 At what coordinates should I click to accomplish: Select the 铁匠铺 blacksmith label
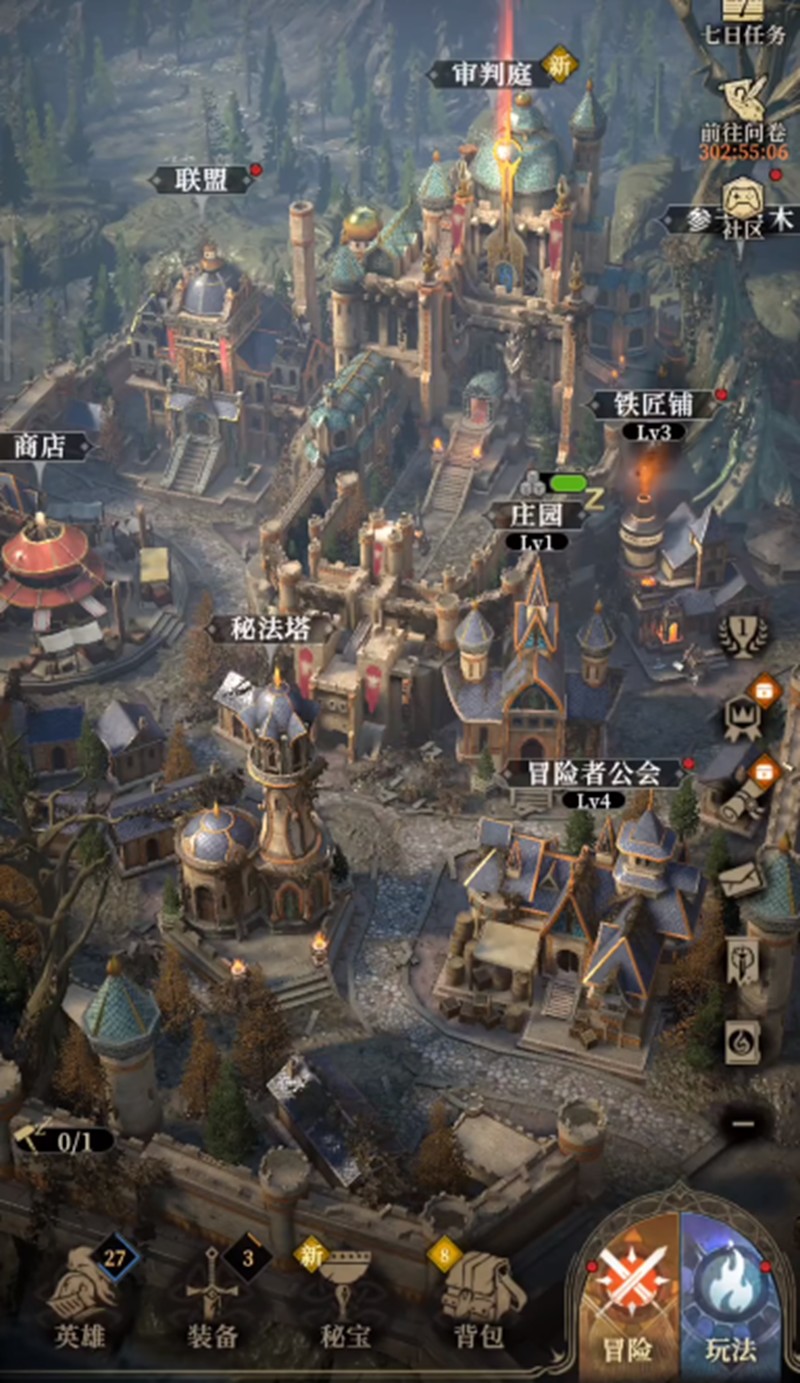[653, 405]
